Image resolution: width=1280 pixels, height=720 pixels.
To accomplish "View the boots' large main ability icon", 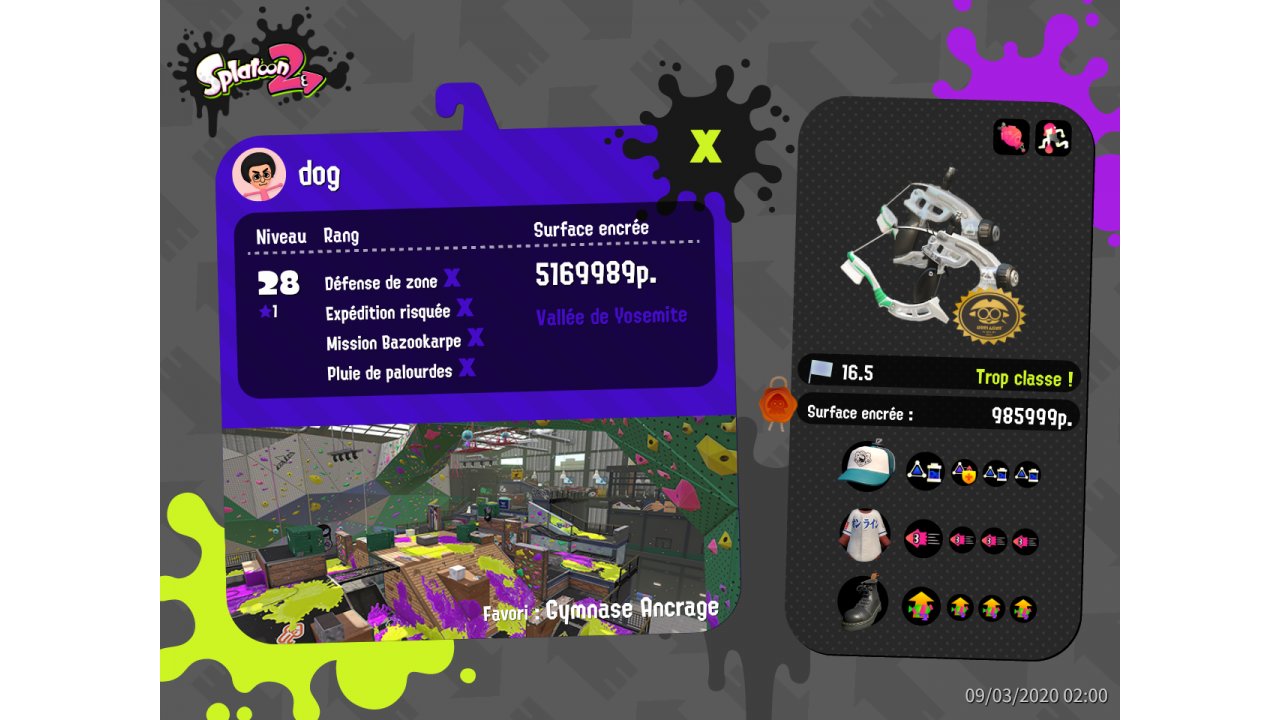I will (x=922, y=606).
